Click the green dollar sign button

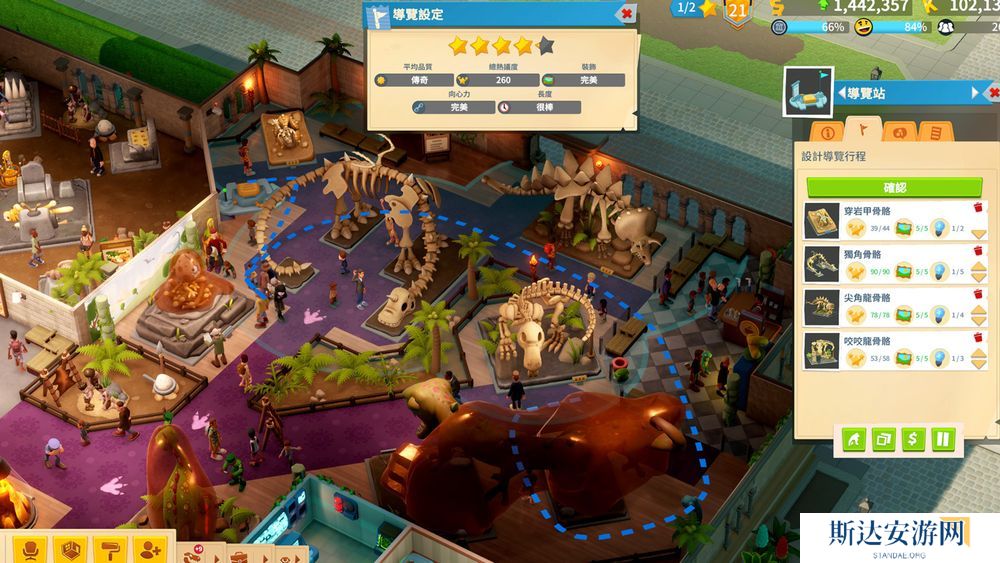pos(912,438)
